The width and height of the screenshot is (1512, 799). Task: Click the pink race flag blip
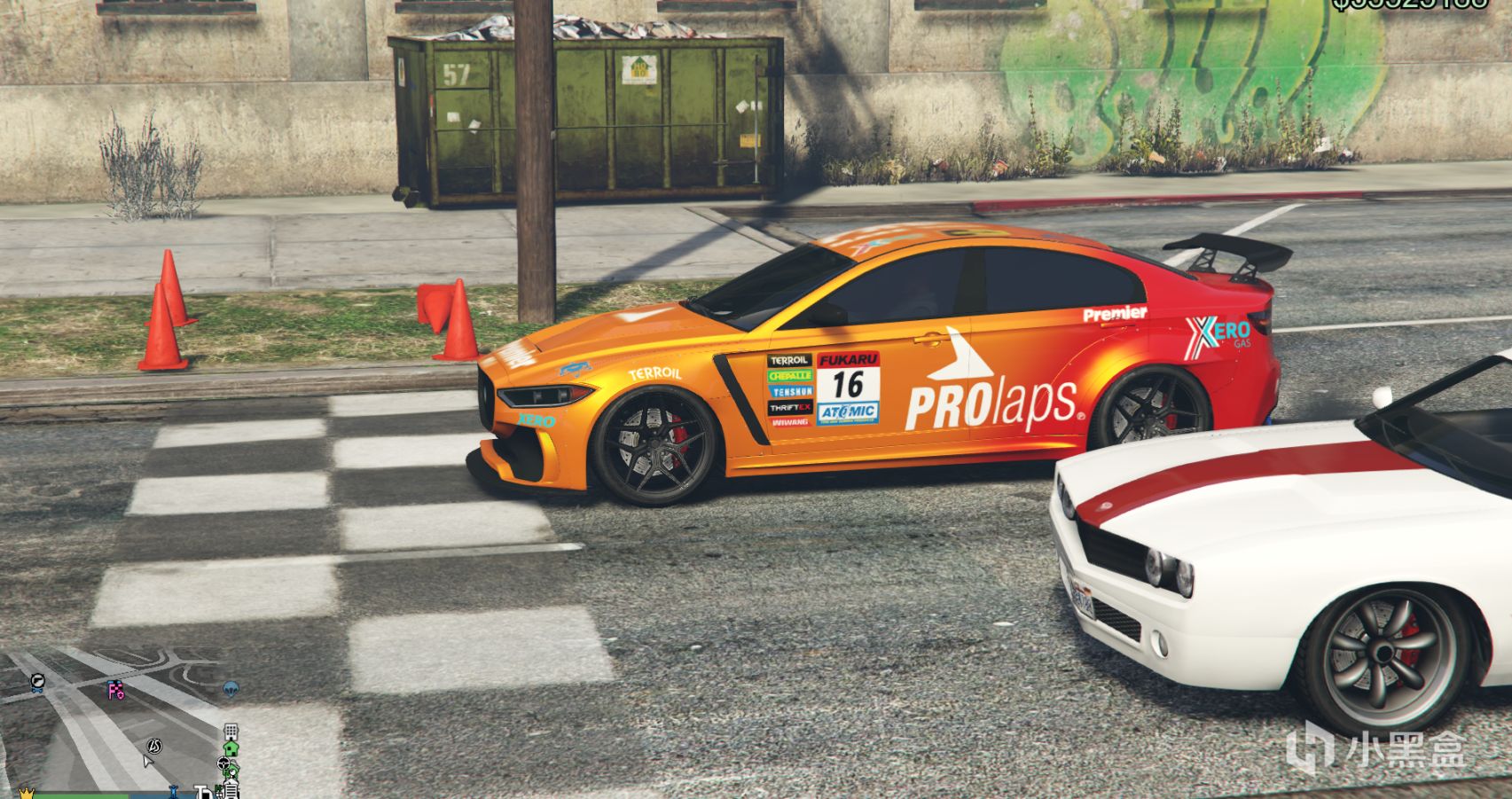click(x=115, y=689)
